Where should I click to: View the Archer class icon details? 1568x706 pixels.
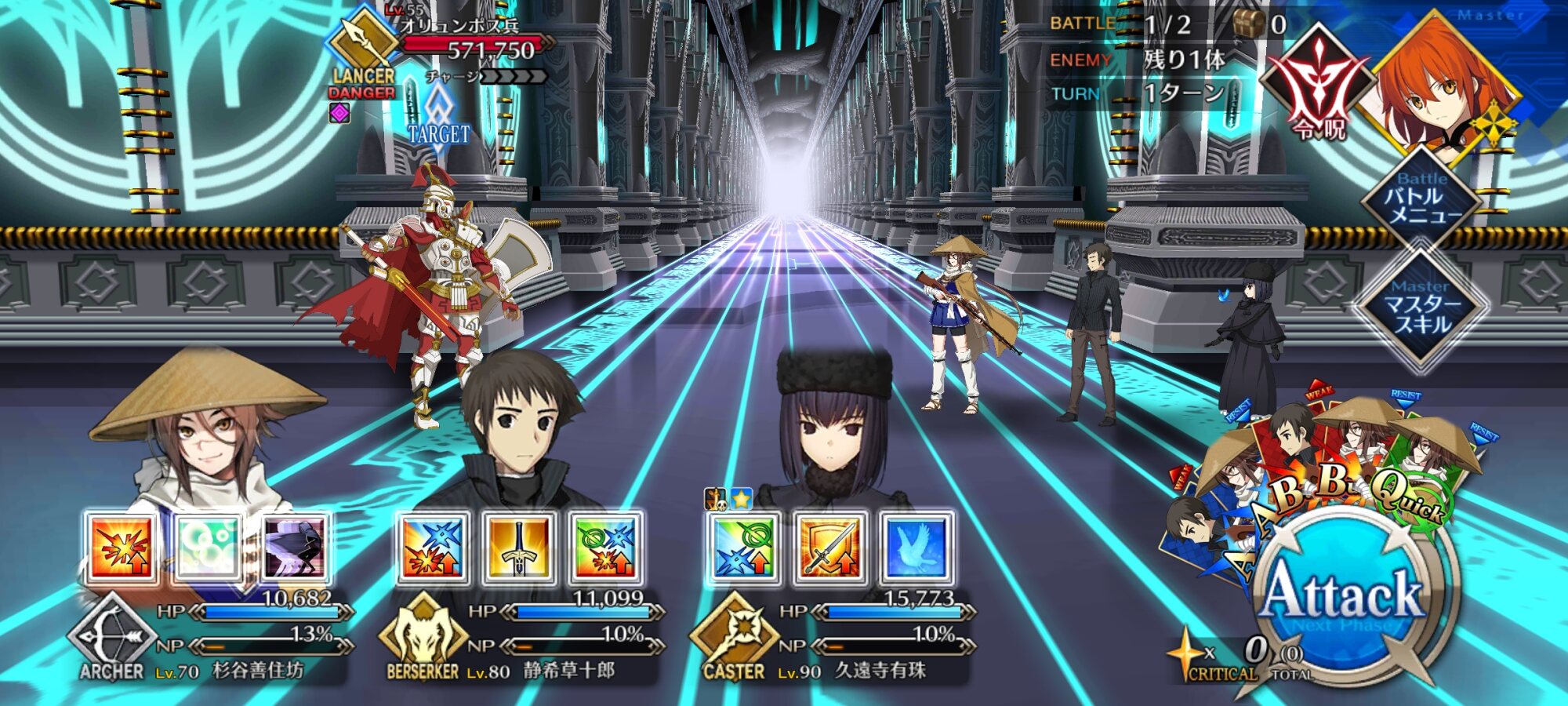point(111,637)
